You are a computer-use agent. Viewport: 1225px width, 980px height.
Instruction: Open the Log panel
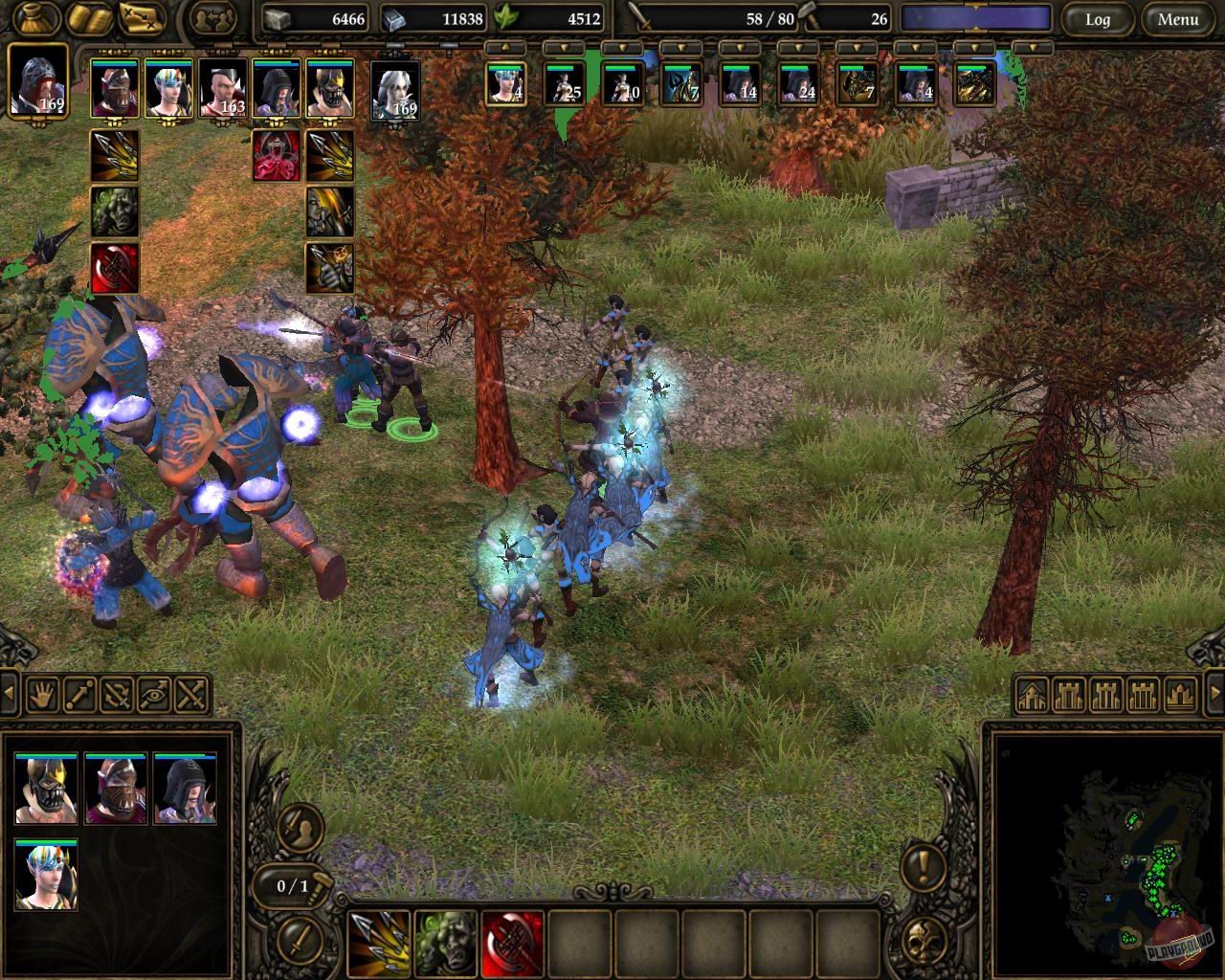coord(1099,20)
